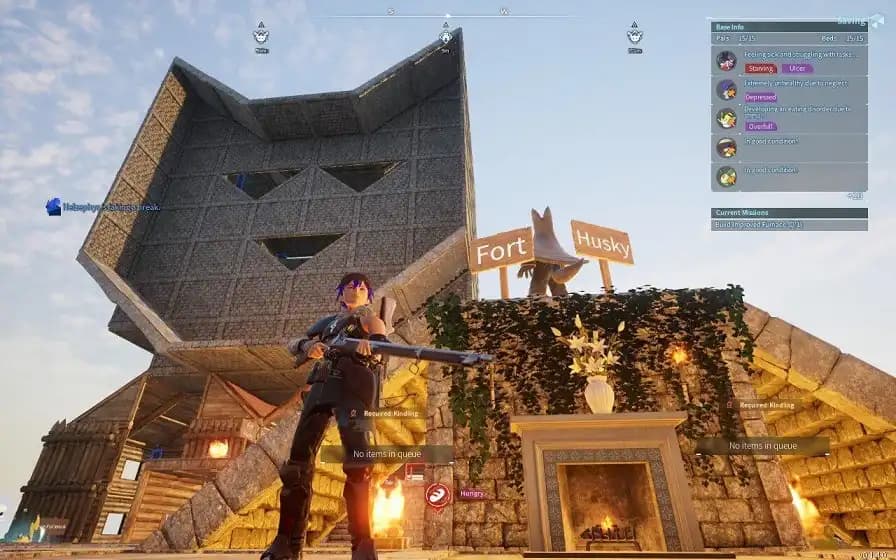Click the portrait of the Depressed pal
This screenshot has width=896, height=560.
[x=727, y=90]
